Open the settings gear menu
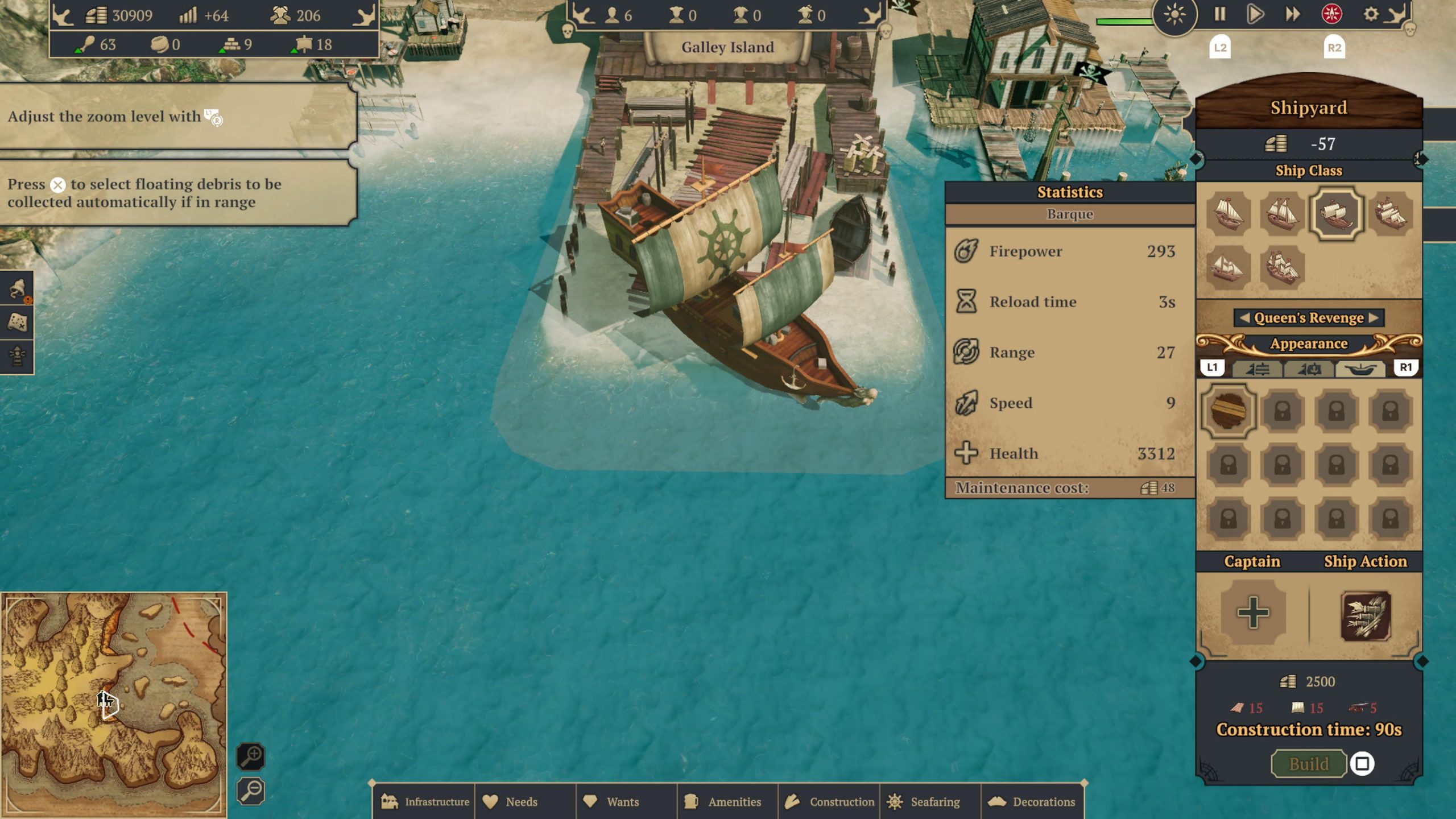 point(1371,14)
